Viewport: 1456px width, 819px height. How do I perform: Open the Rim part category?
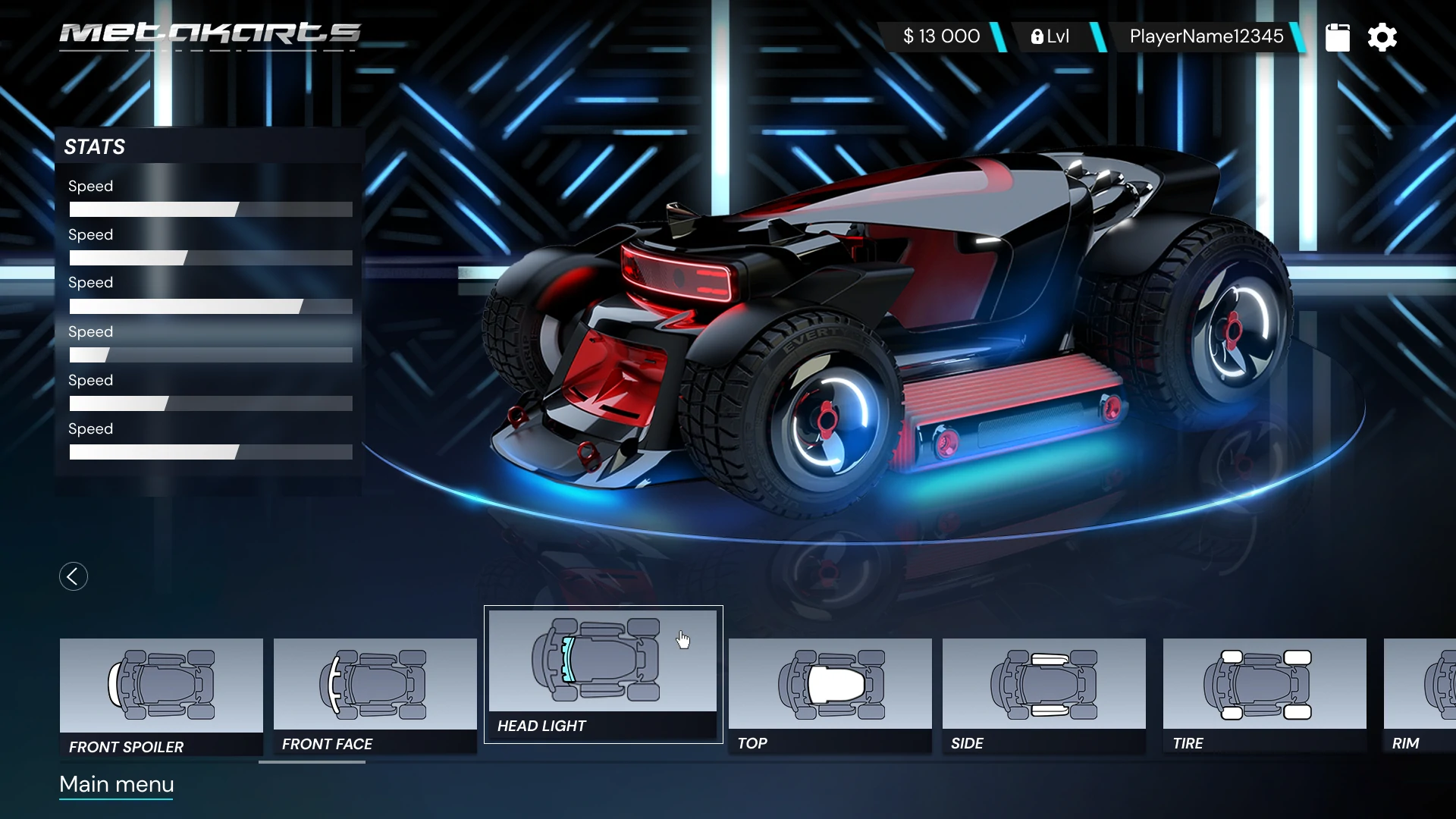point(1420,695)
